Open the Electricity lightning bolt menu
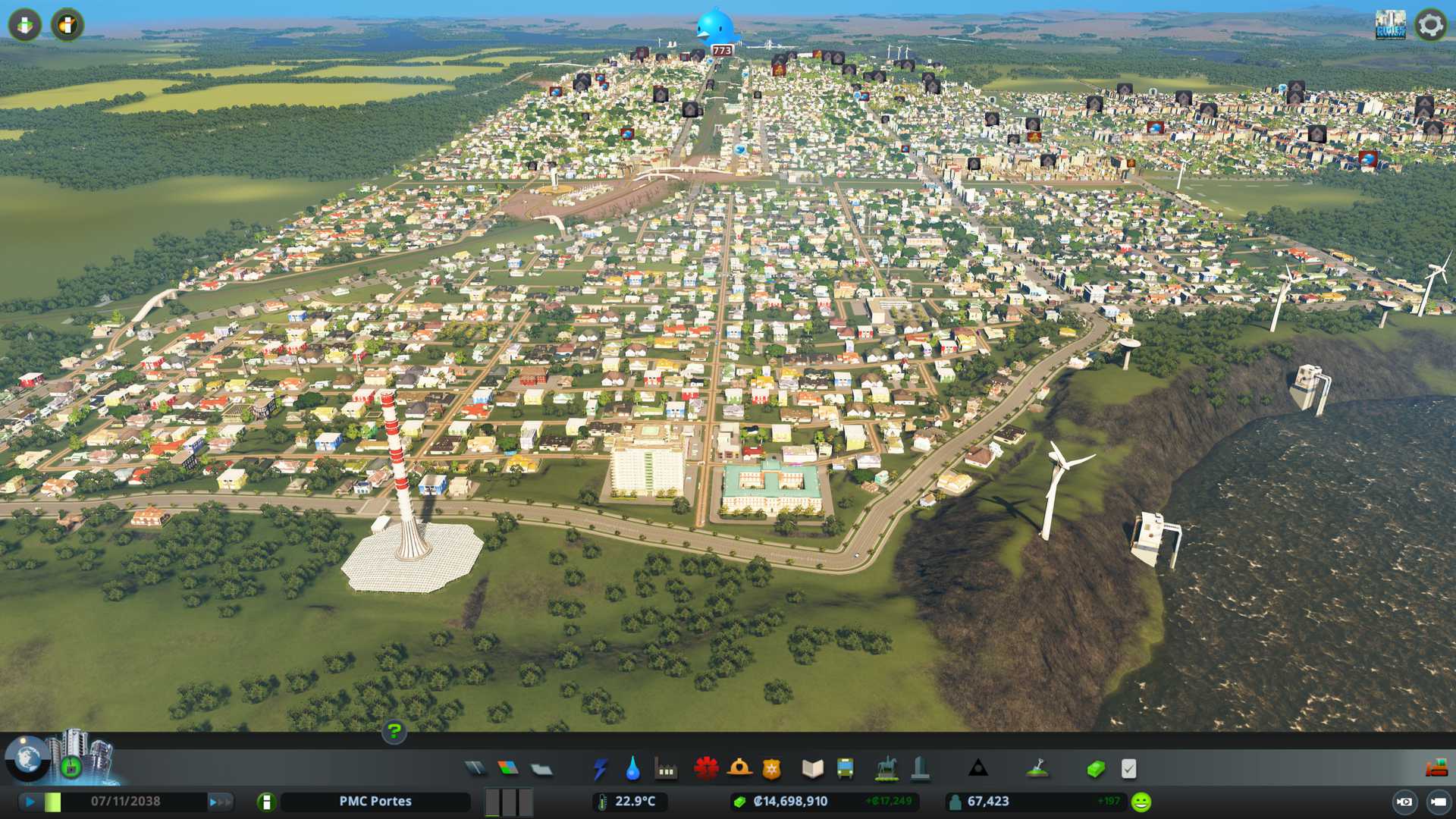 pos(600,769)
